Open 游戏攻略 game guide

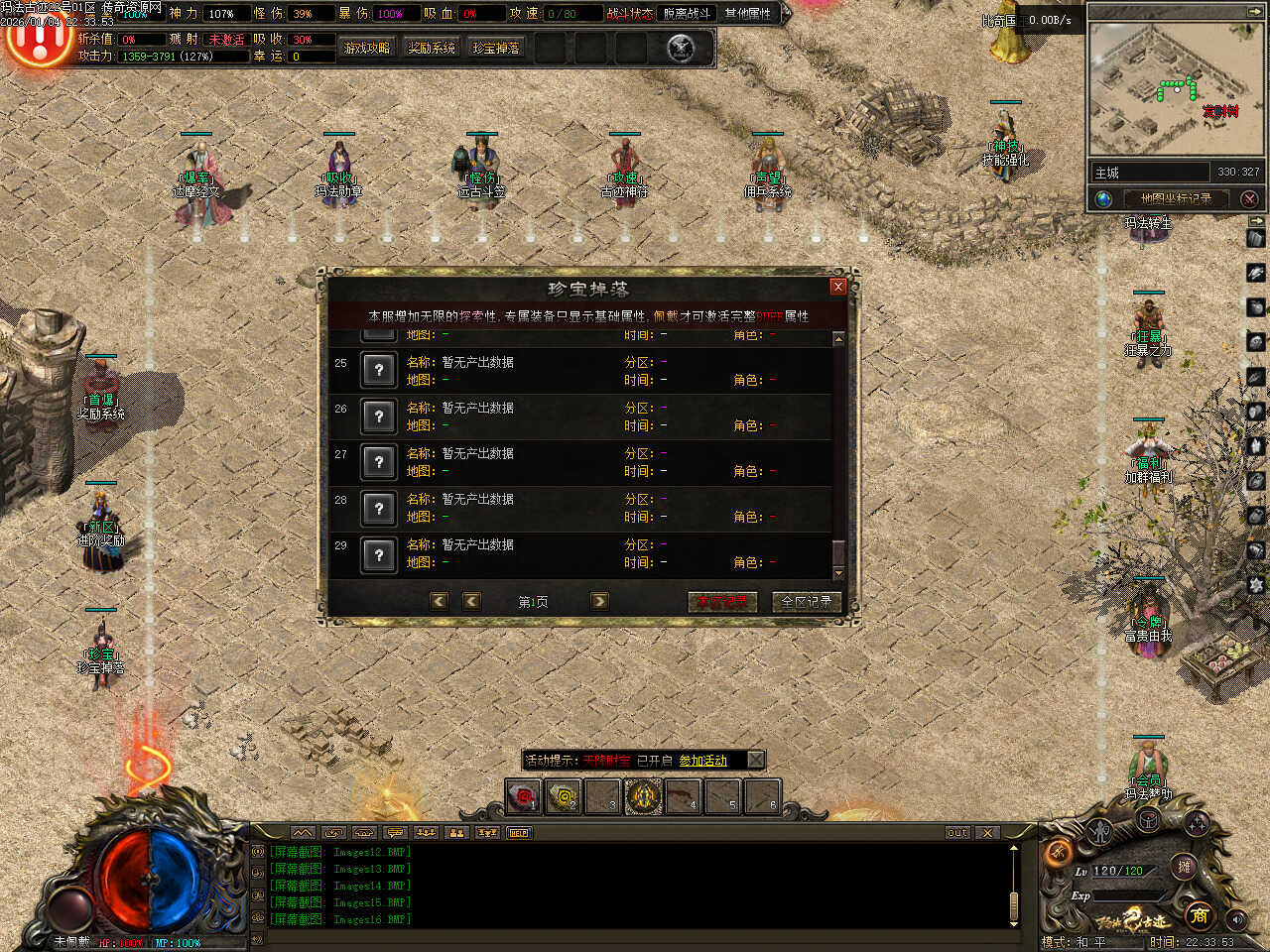[366, 48]
